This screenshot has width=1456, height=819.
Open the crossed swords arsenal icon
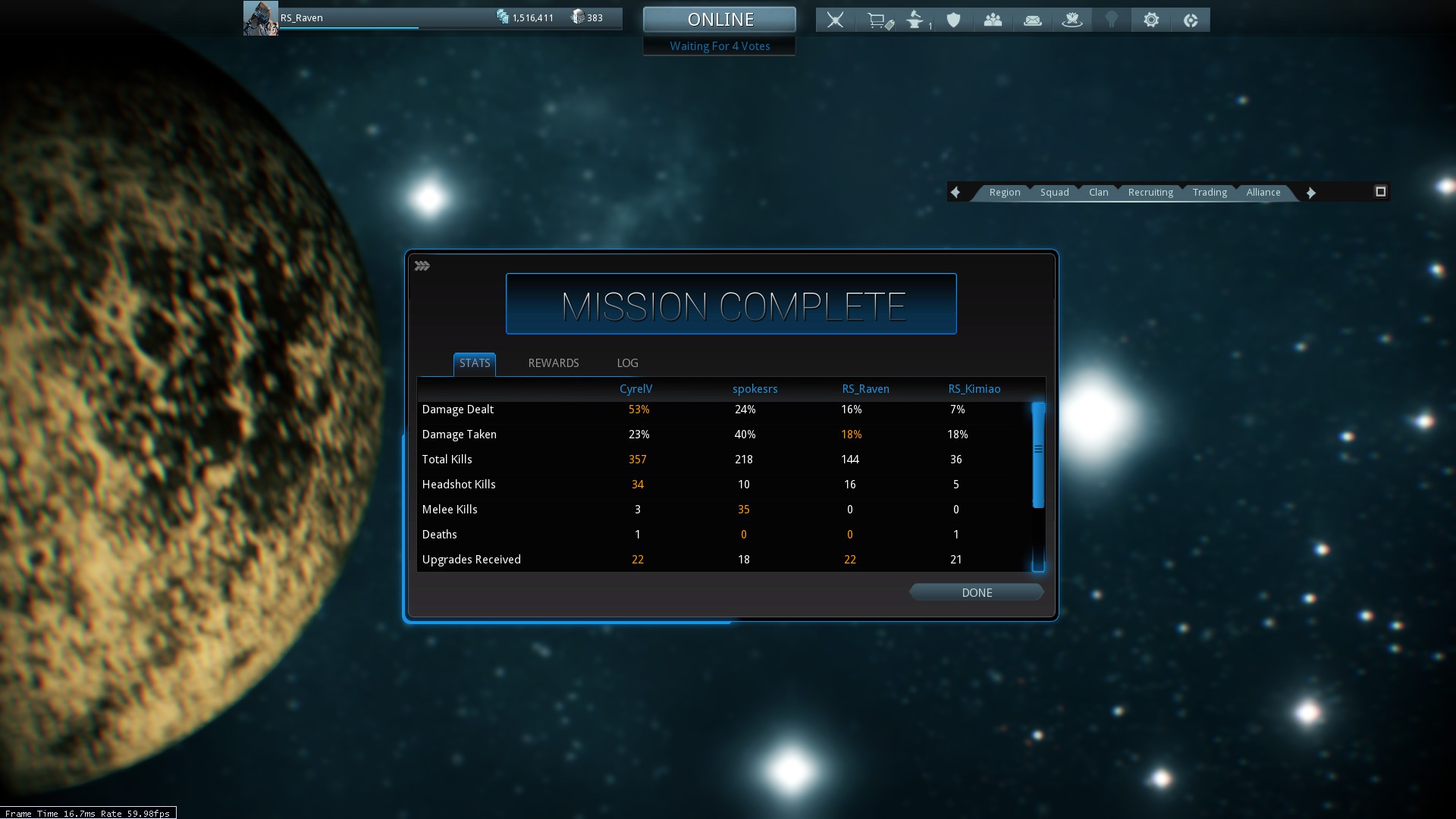(x=835, y=20)
